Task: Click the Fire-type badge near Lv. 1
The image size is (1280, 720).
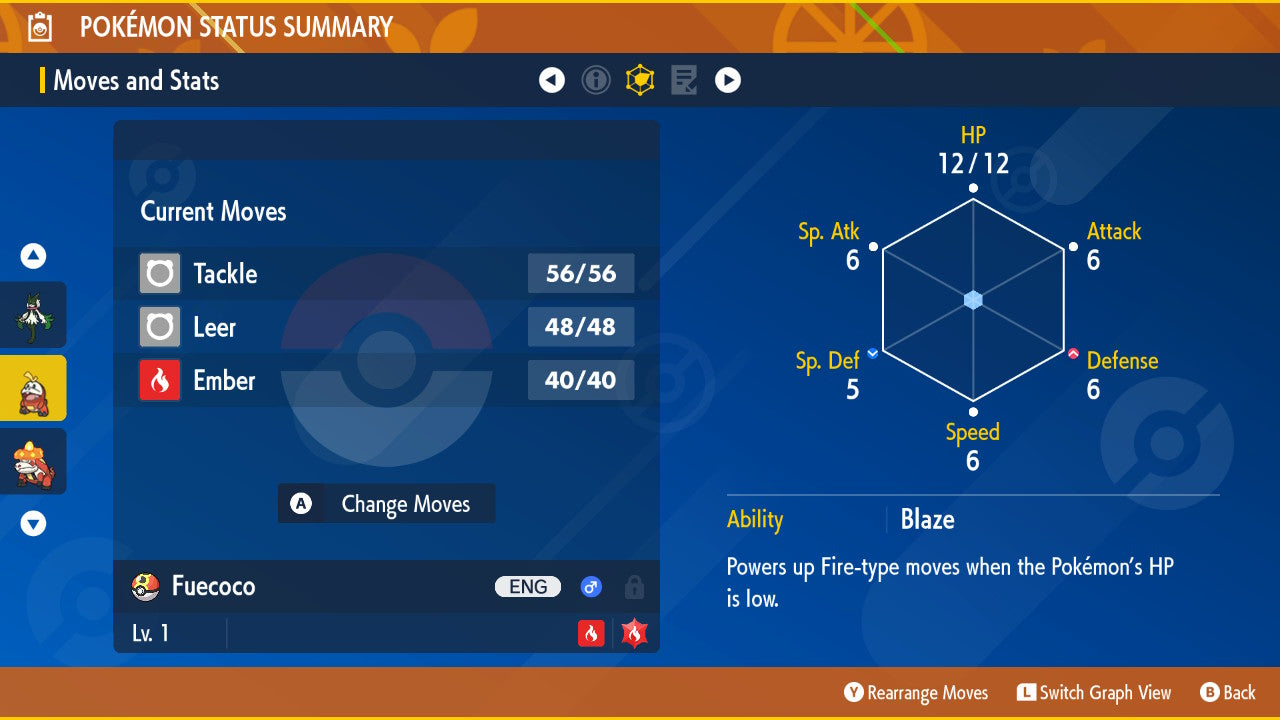Action: tap(590, 632)
